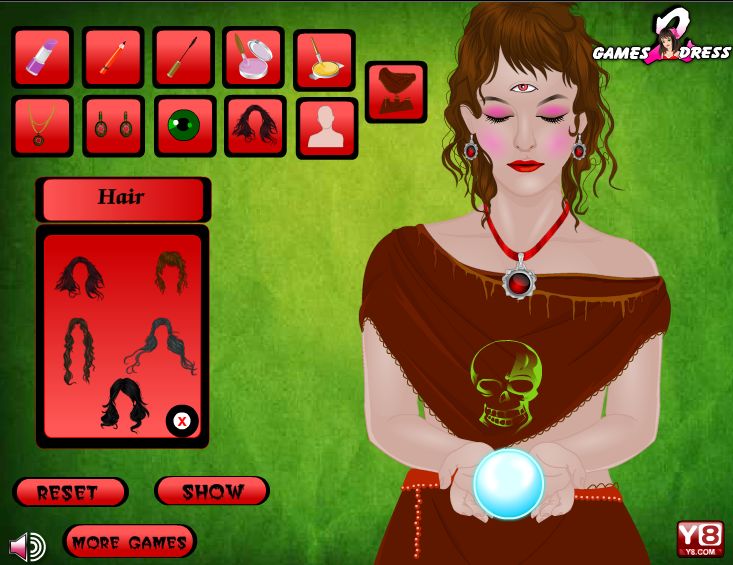
Task: Choose the skin tone bust category
Action: click(326, 128)
